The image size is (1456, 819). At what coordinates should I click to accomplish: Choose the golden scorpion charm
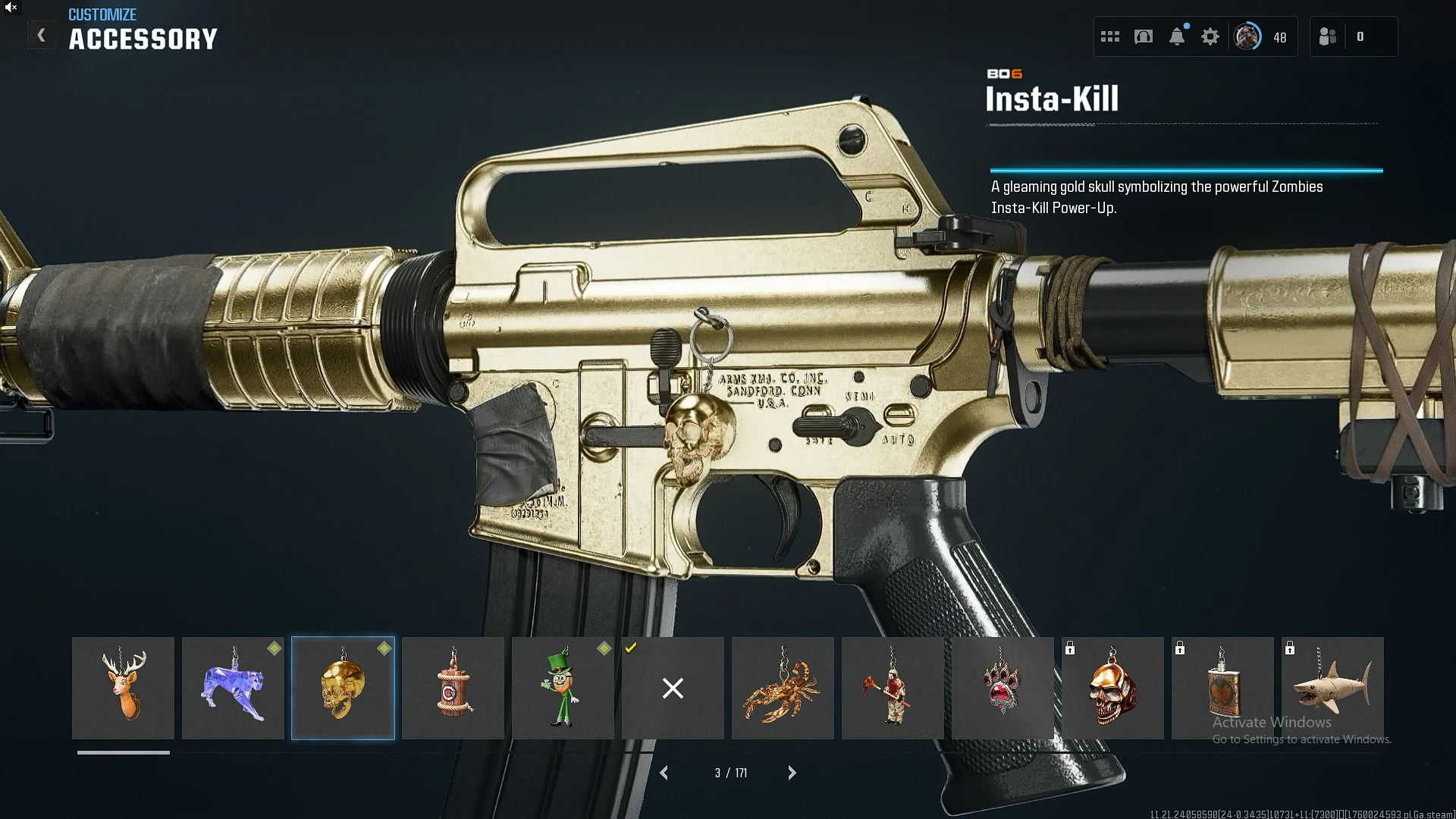point(783,688)
